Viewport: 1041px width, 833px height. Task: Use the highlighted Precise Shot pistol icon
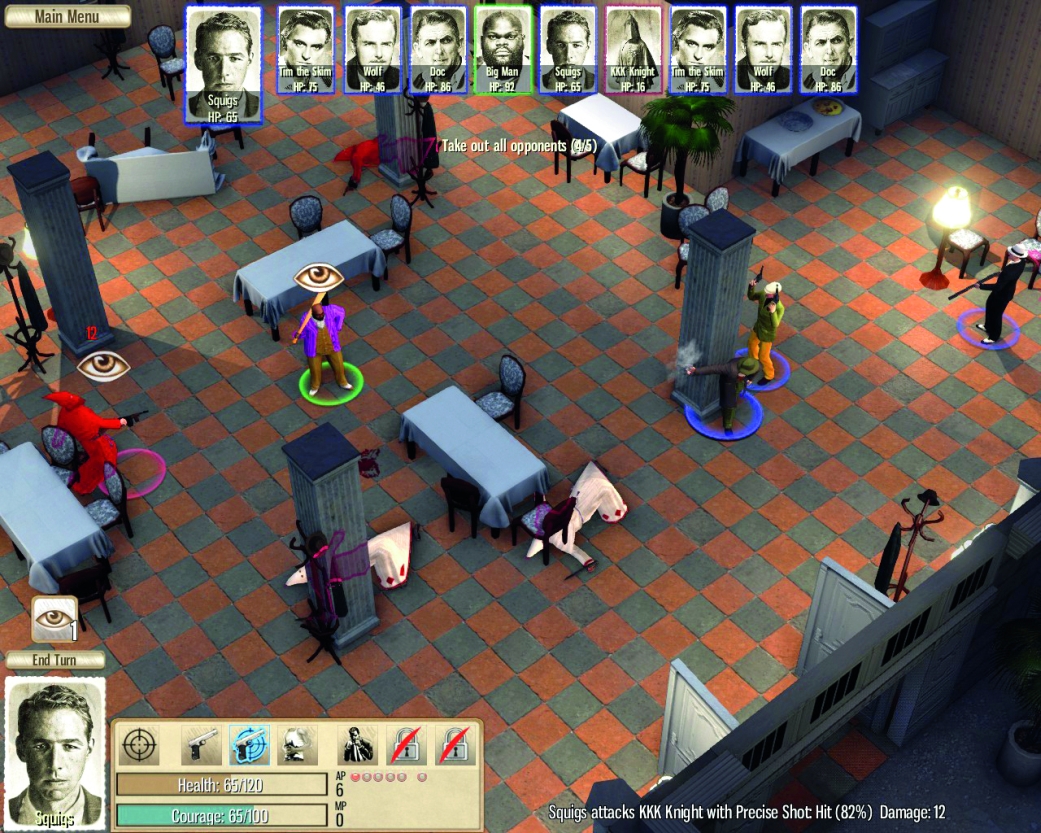click(x=249, y=746)
